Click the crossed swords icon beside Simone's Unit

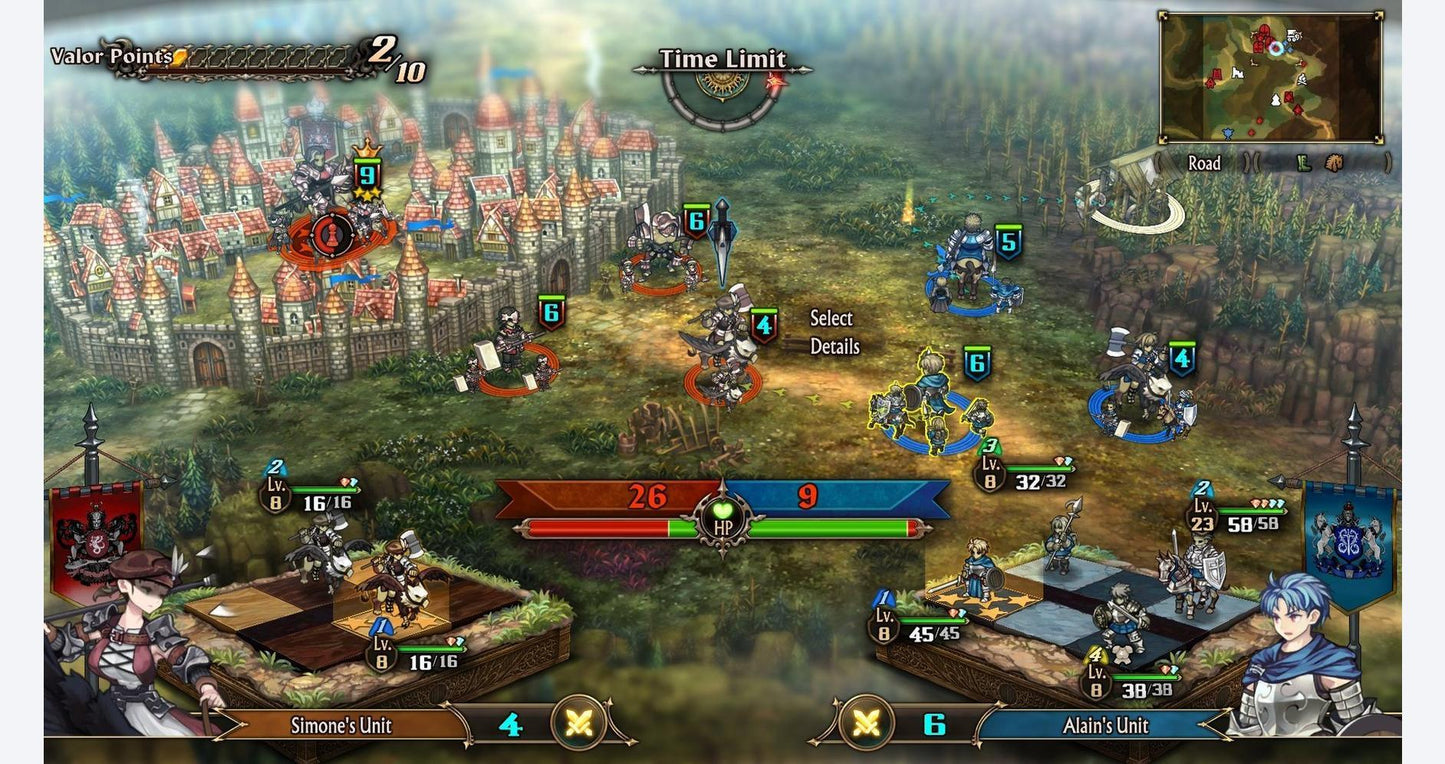[x=578, y=724]
